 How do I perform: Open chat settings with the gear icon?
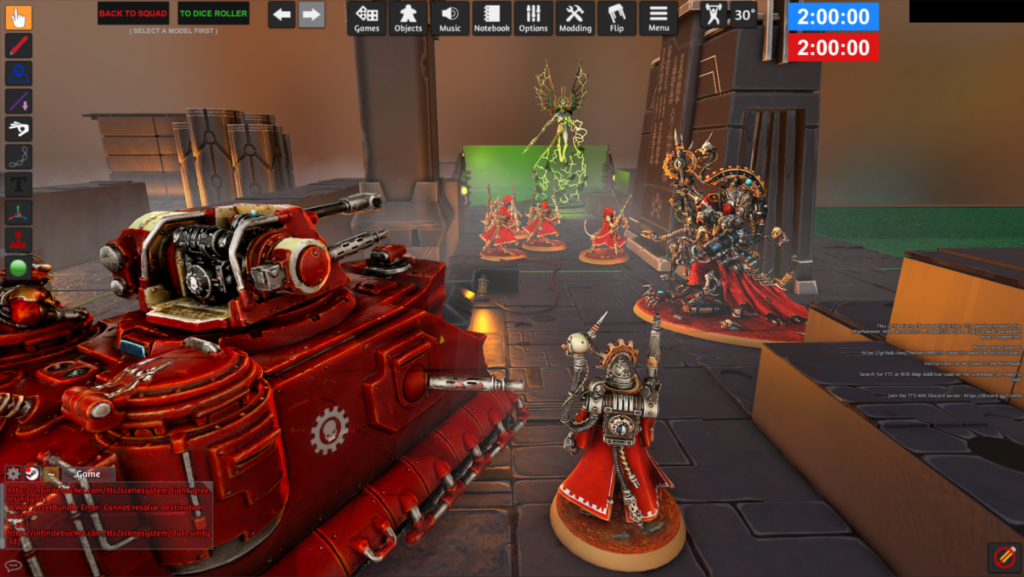point(13,473)
